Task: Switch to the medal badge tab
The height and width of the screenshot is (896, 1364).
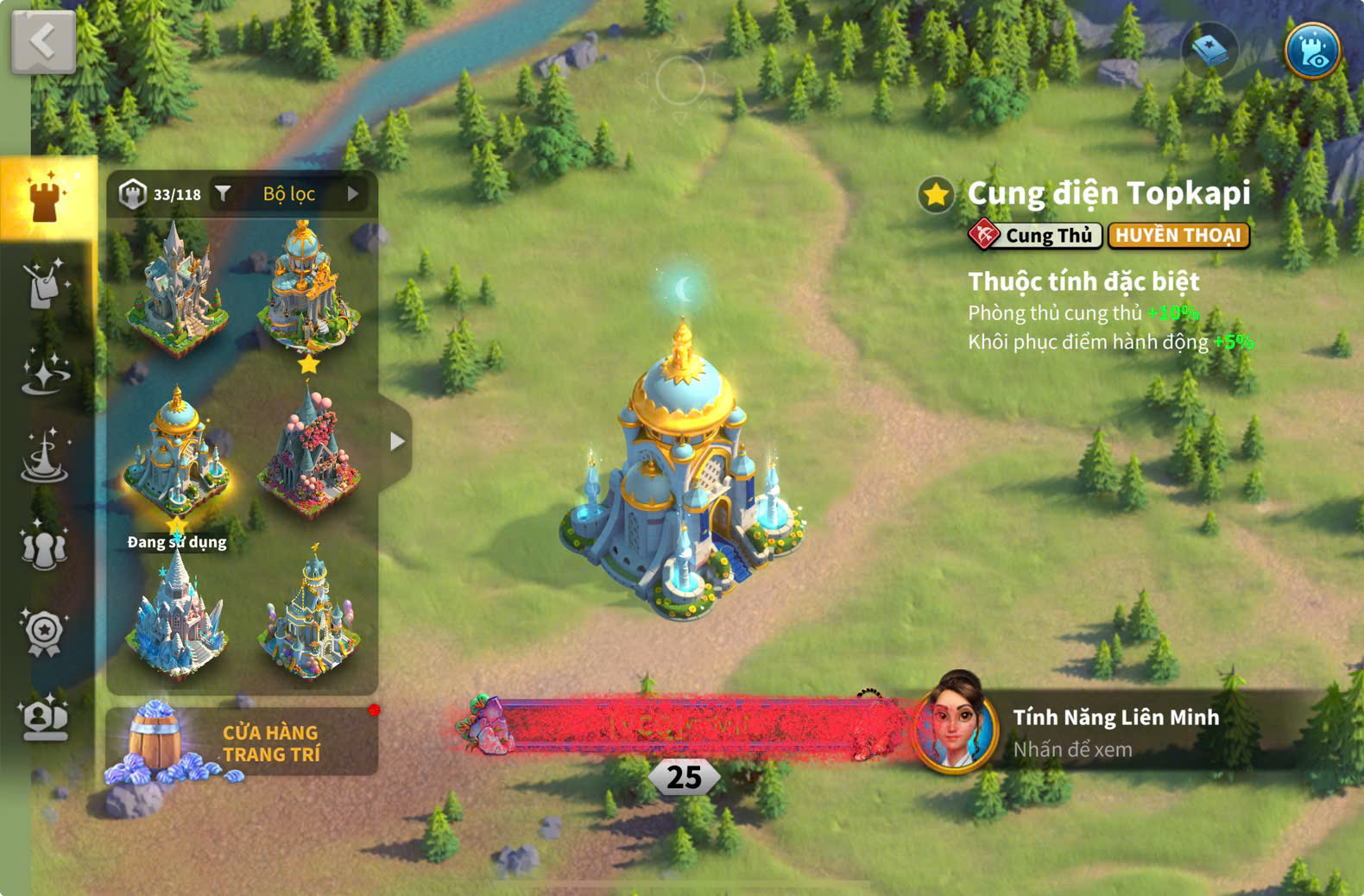Action: tap(44, 633)
